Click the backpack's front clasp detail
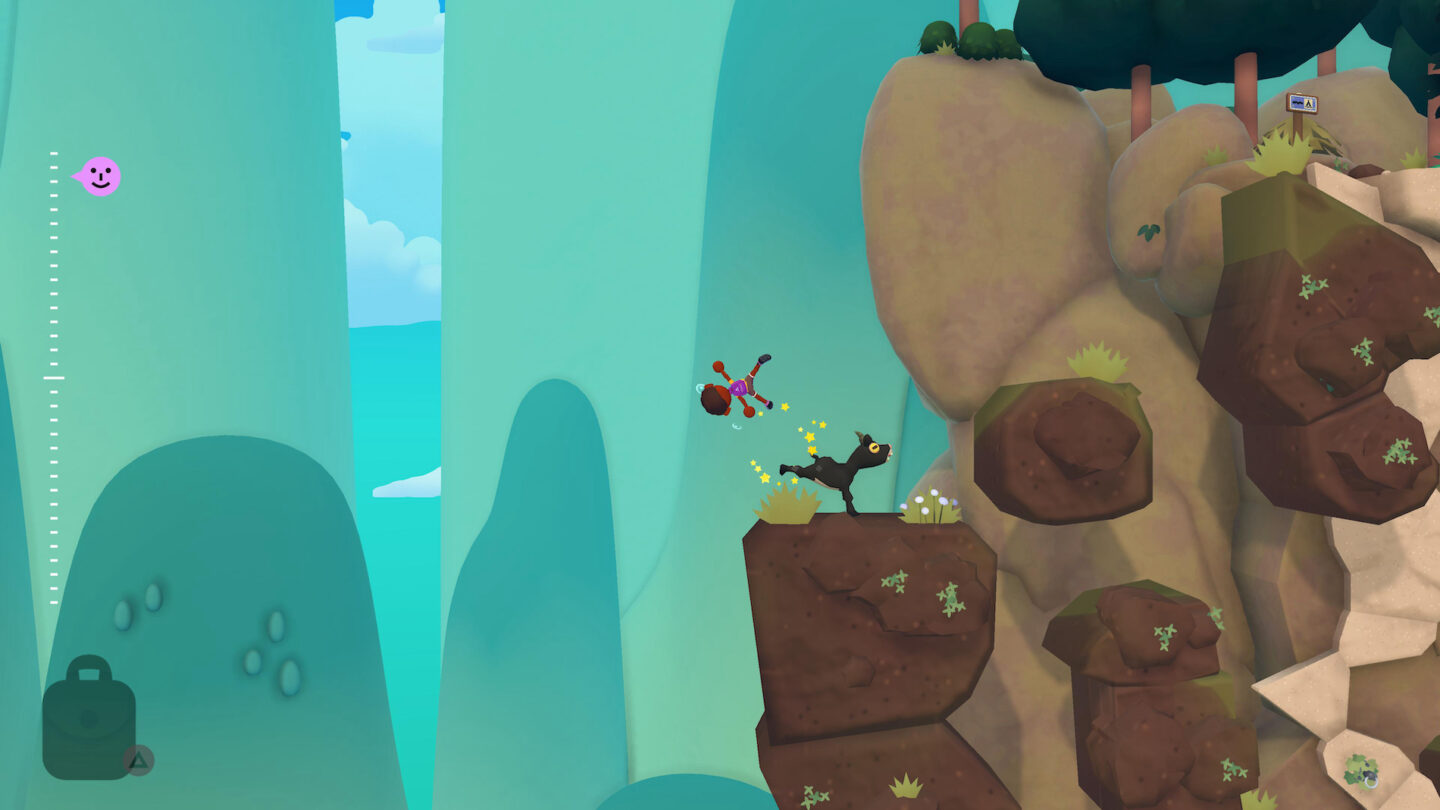The width and height of the screenshot is (1440, 810). [88, 718]
